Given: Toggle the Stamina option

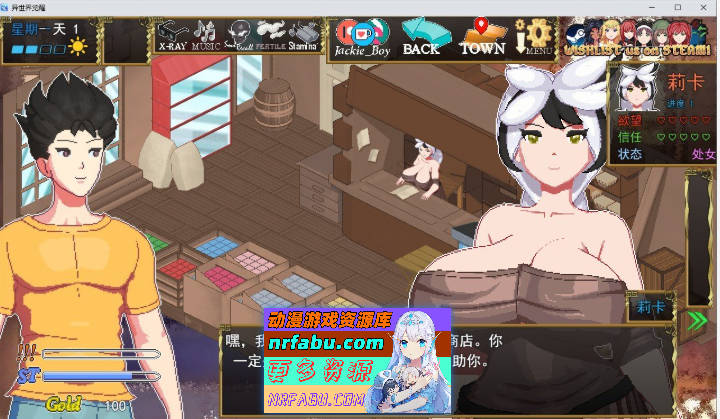Looking at the screenshot, I should [x=304, y=35].
